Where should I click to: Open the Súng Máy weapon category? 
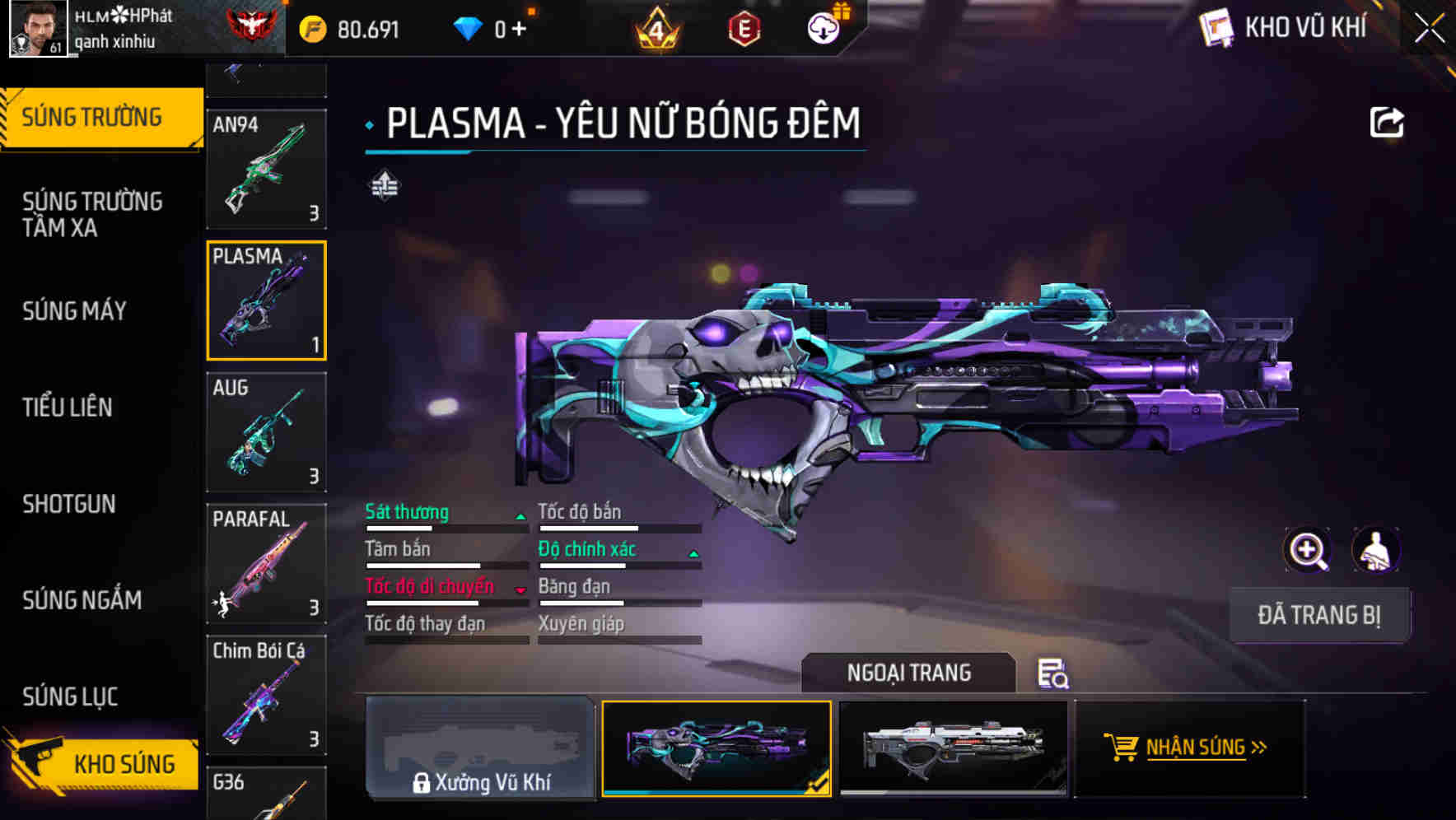74,311
